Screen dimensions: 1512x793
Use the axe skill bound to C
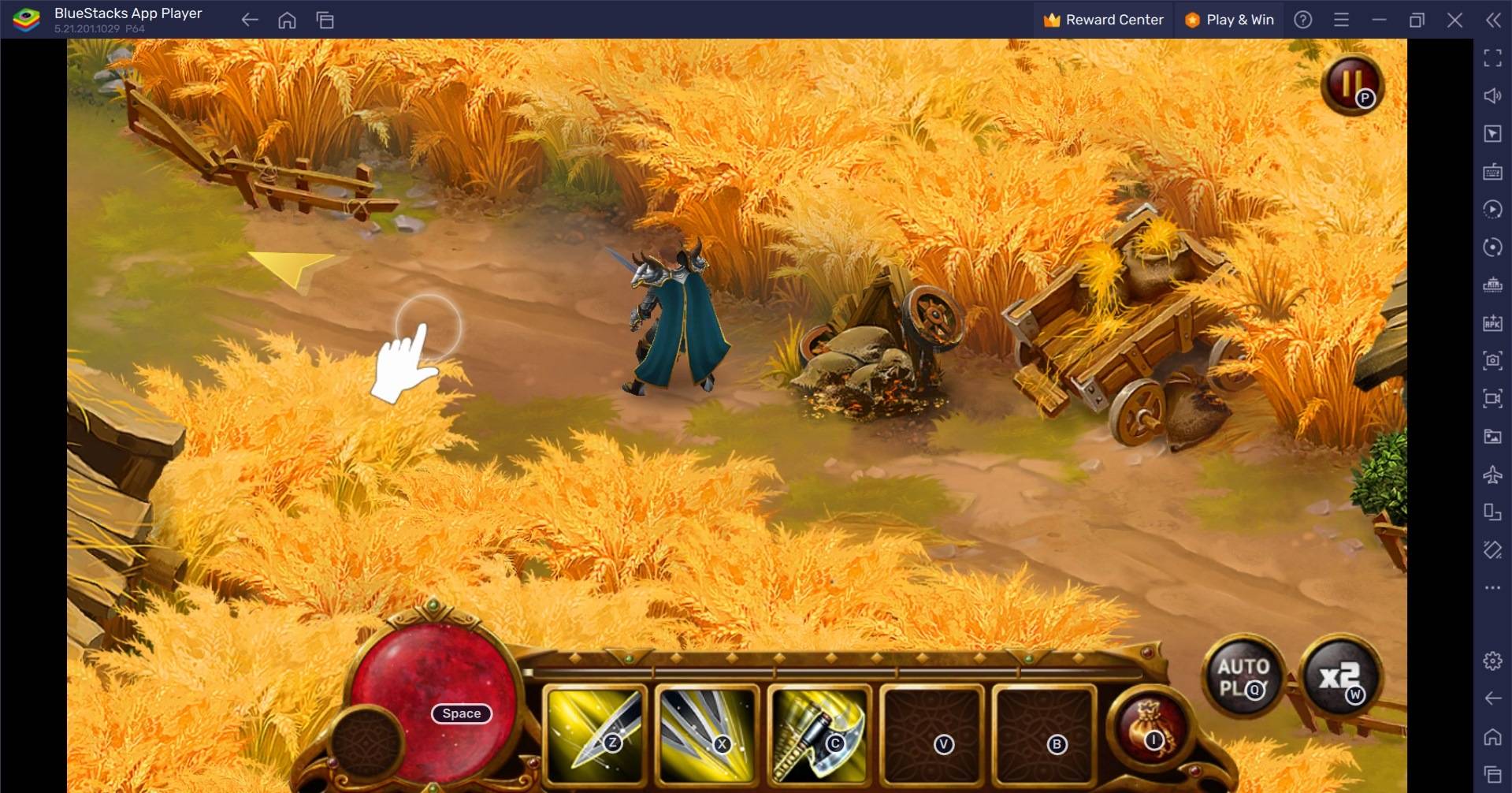pyautogui.click(x=819, y=736)
